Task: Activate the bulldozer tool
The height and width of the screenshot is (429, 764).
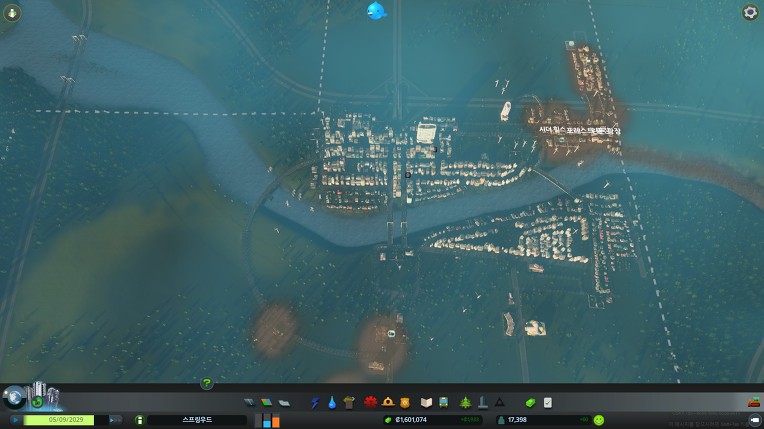Action: point(753,402)
